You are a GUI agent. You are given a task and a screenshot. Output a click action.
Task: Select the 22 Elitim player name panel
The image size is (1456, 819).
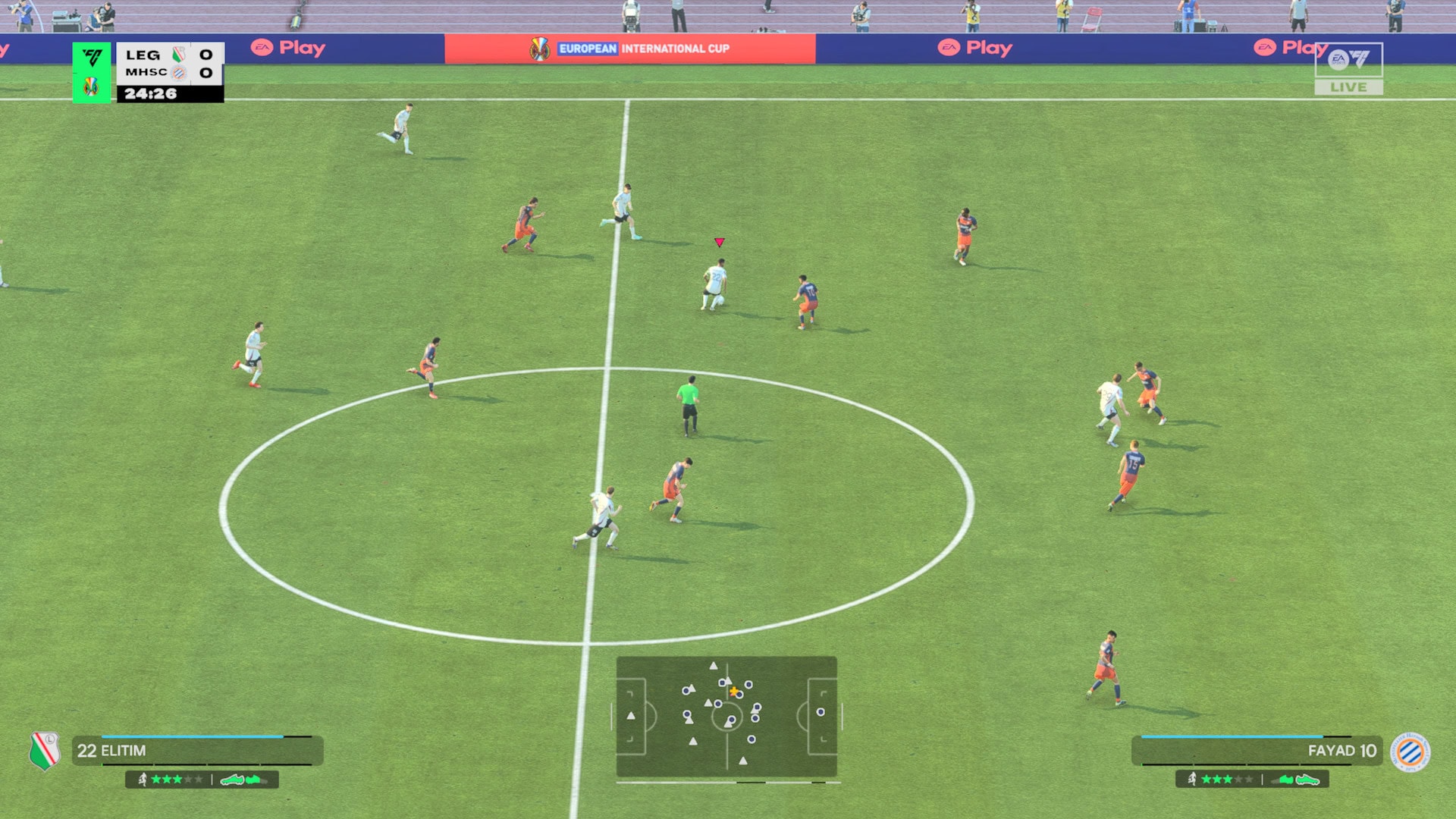point(197,751)
